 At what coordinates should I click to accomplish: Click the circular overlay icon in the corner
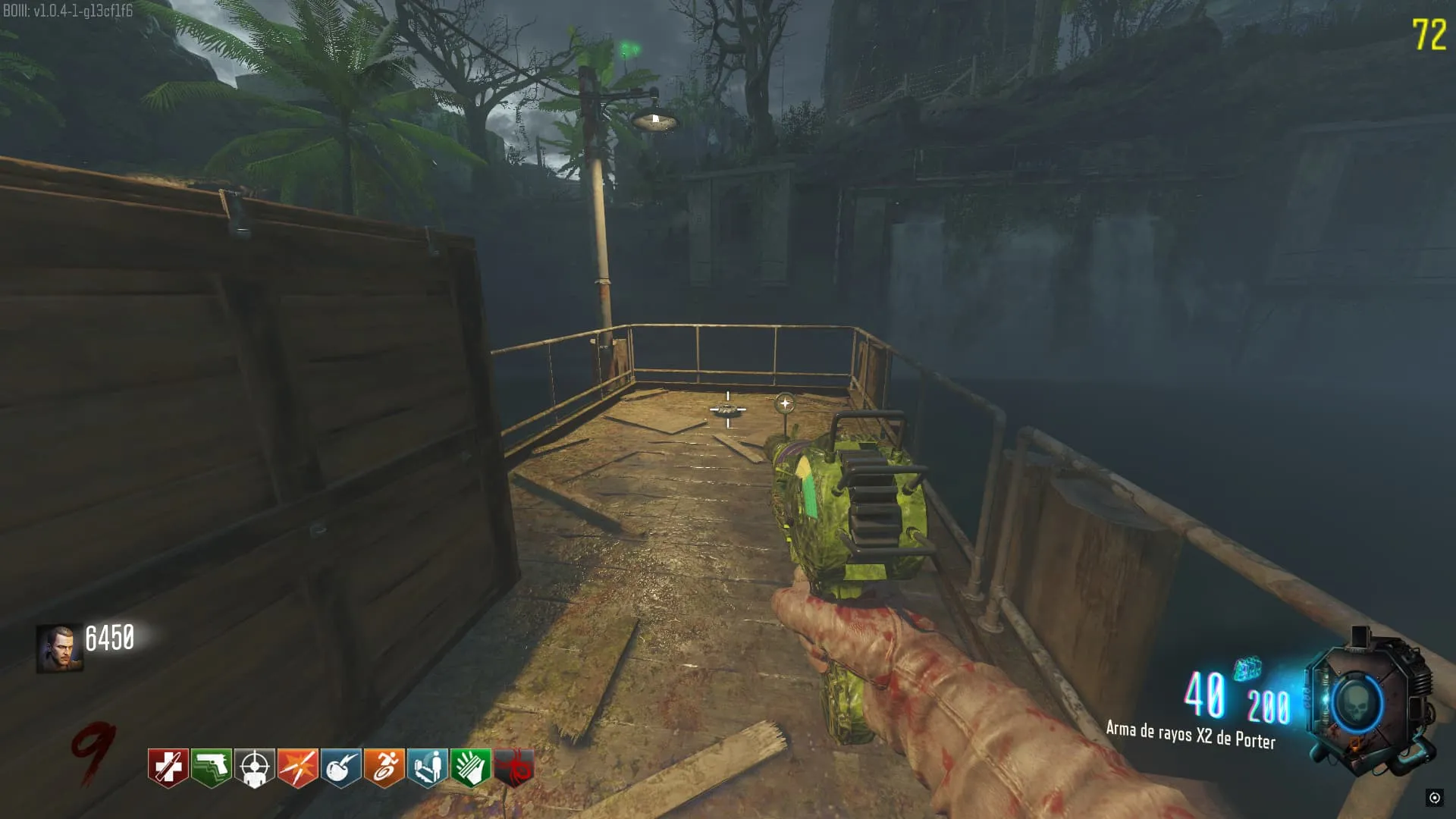pos(1434,797)
